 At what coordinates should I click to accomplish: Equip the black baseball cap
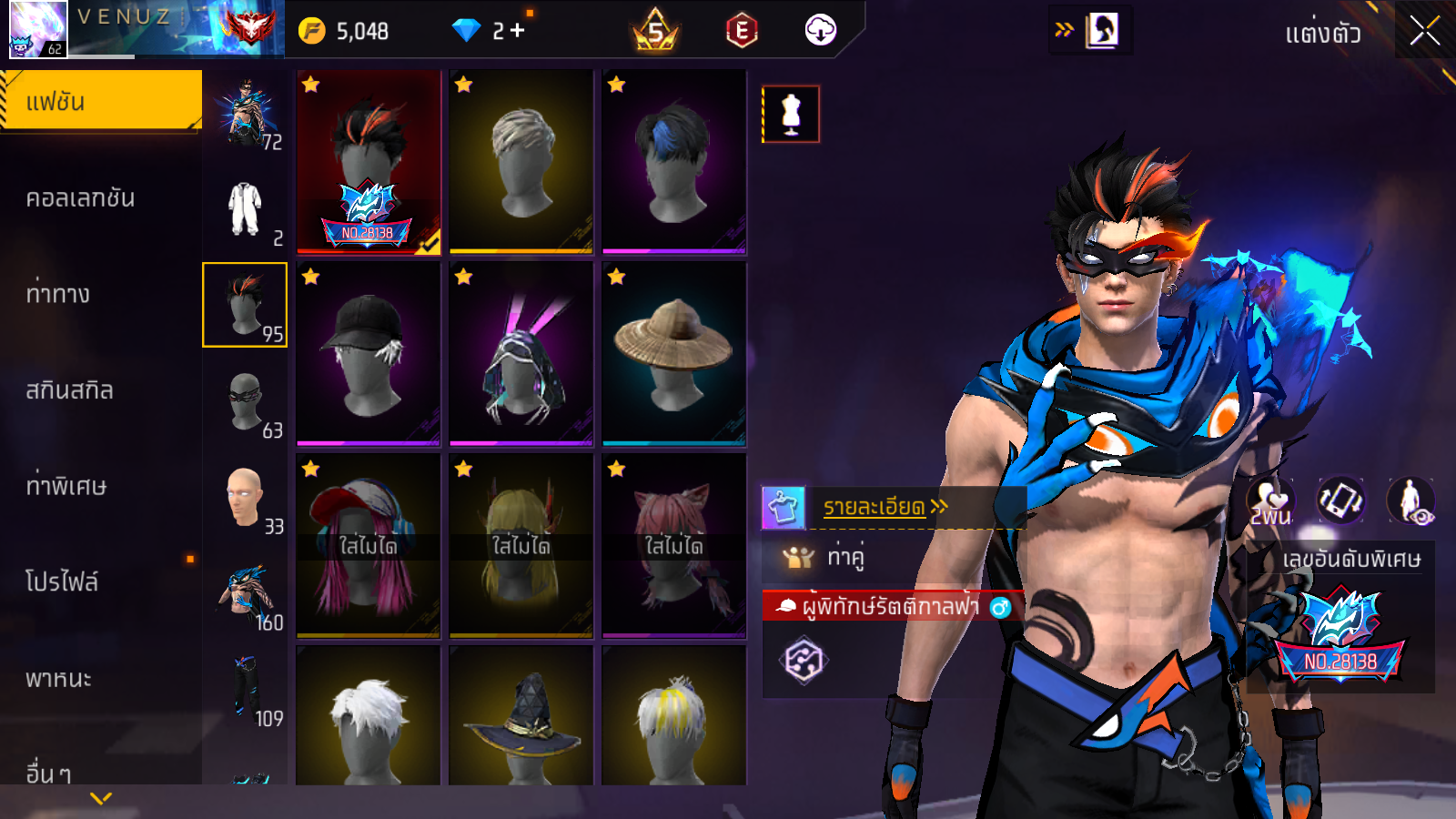368,353
